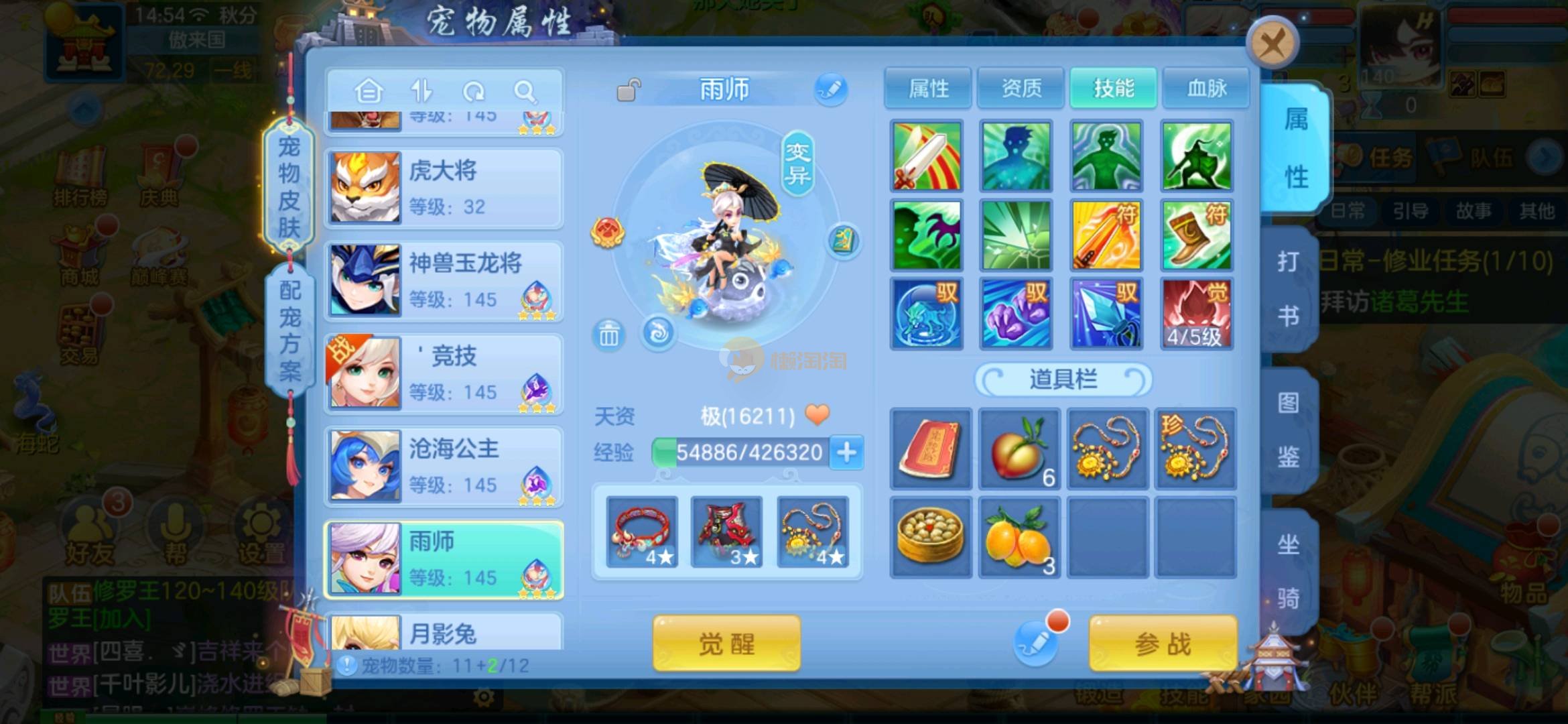Show the 血脉 tab
Viewport: 1568px width, 724px height.
pyautogui.click(x=1206, y=88)
